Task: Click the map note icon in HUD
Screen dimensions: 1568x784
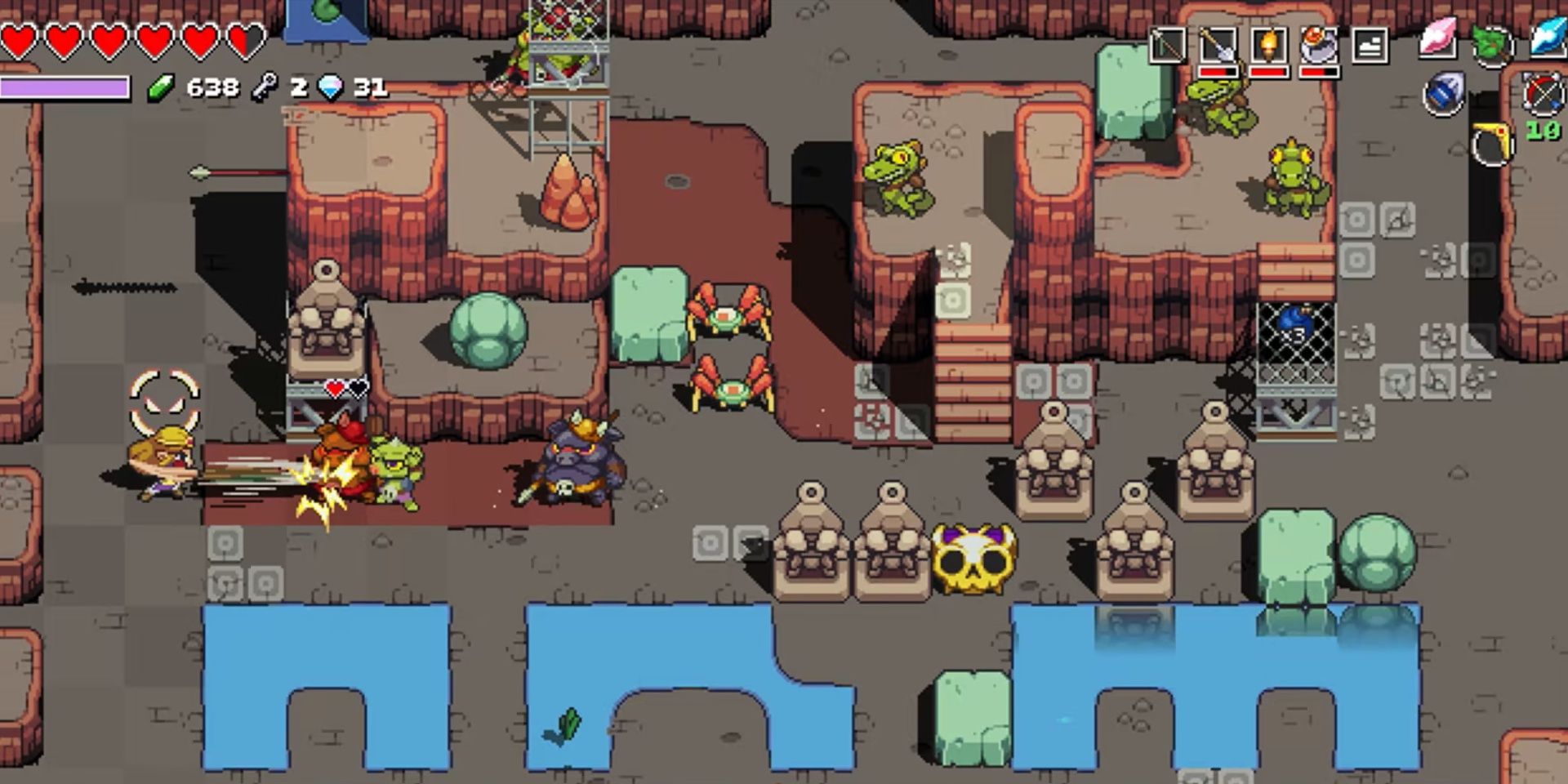Action: tap(1369, 45)
